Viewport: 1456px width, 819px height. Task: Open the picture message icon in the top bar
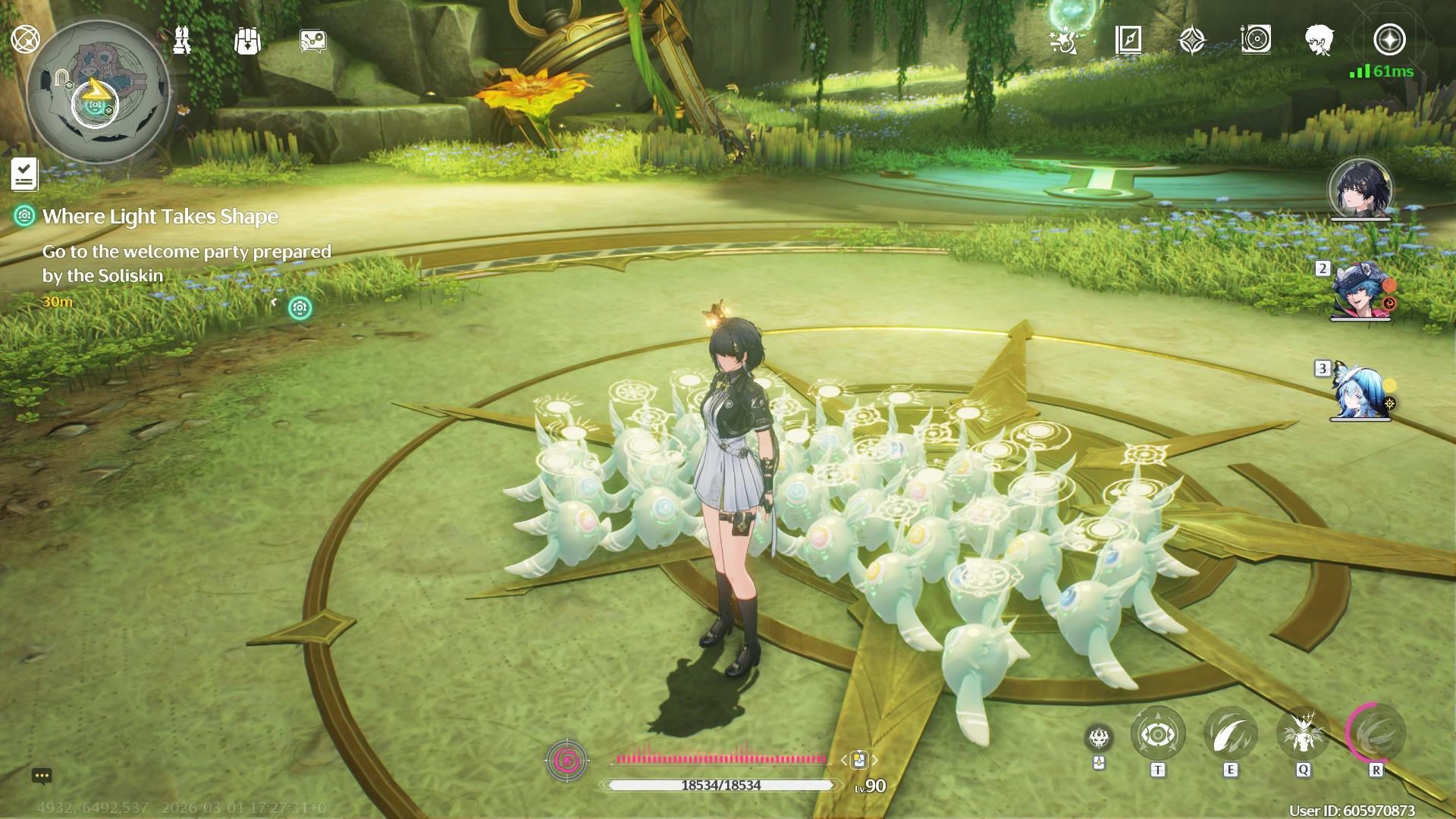(312, 41)
